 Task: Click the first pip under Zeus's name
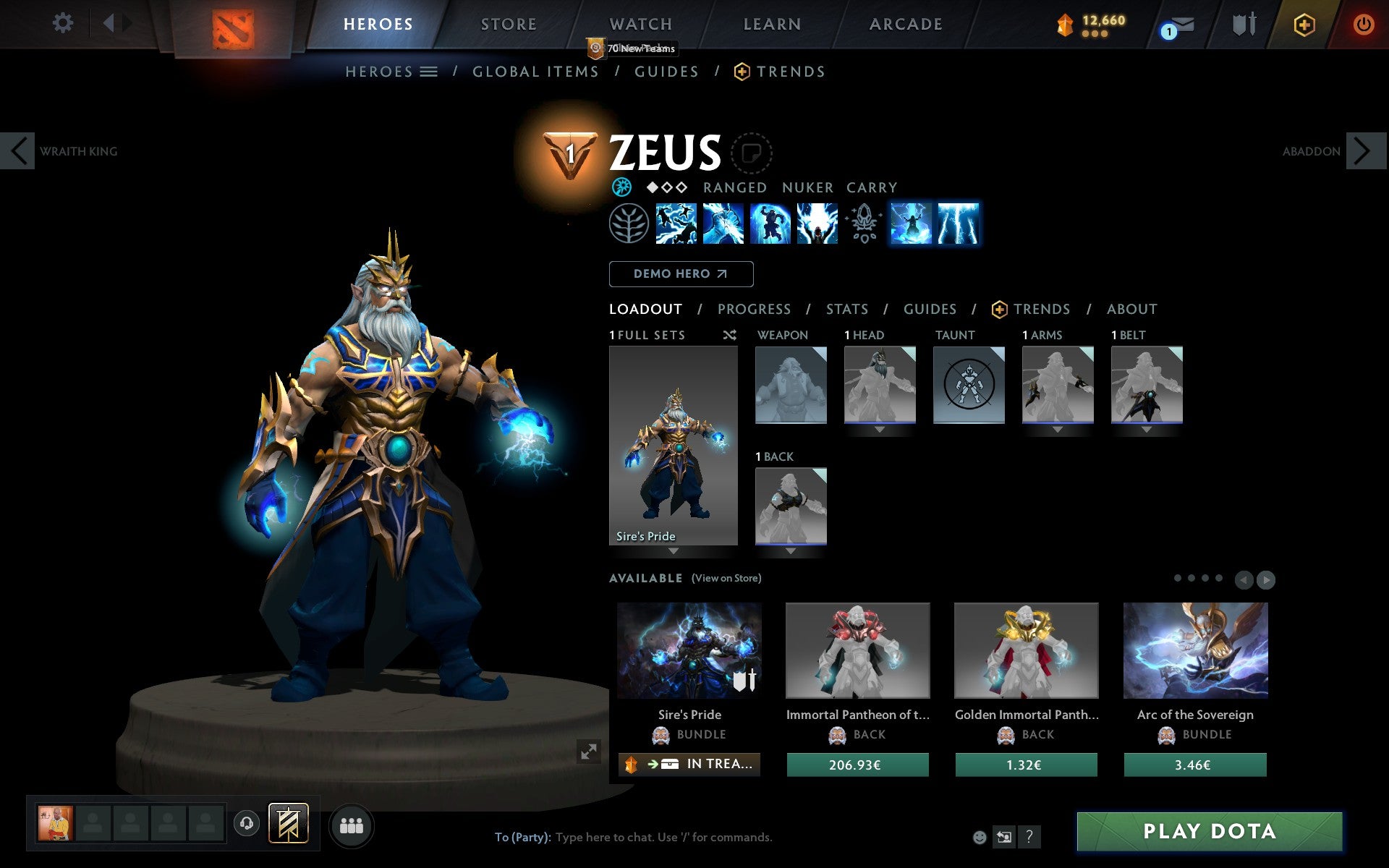654,187
